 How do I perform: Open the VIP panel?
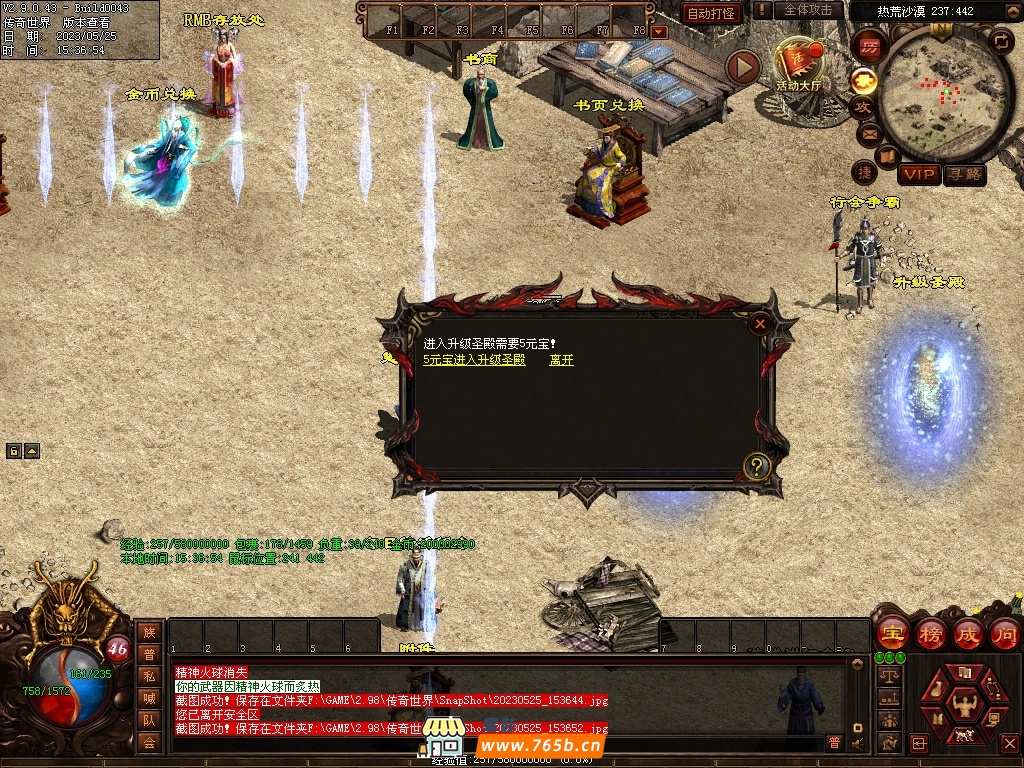point(919,175)
